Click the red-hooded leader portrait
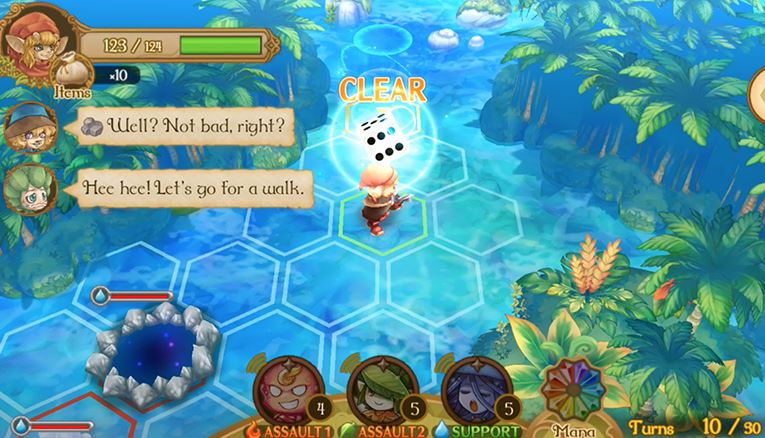 [x=33, y=41]
